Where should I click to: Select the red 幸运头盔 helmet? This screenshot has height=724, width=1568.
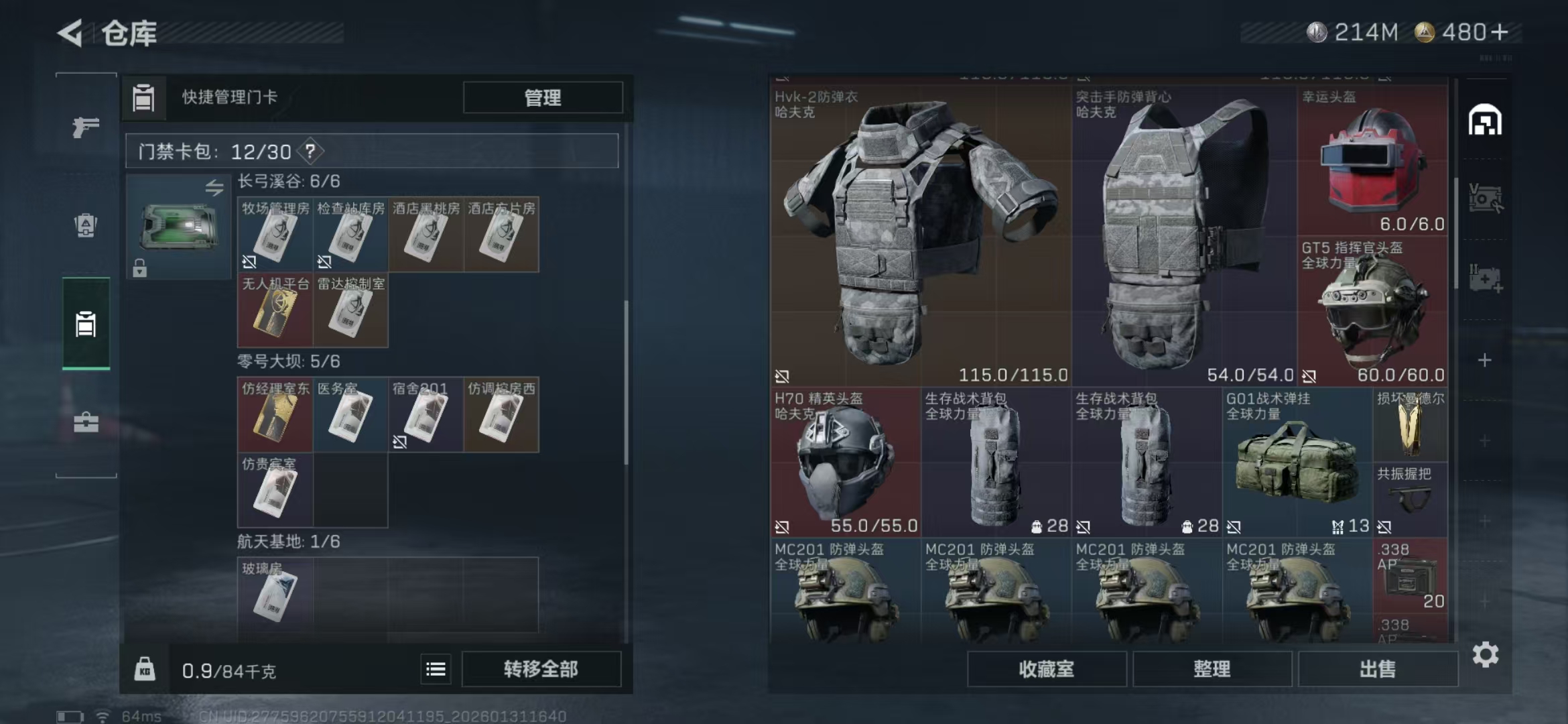point(1372,161)
